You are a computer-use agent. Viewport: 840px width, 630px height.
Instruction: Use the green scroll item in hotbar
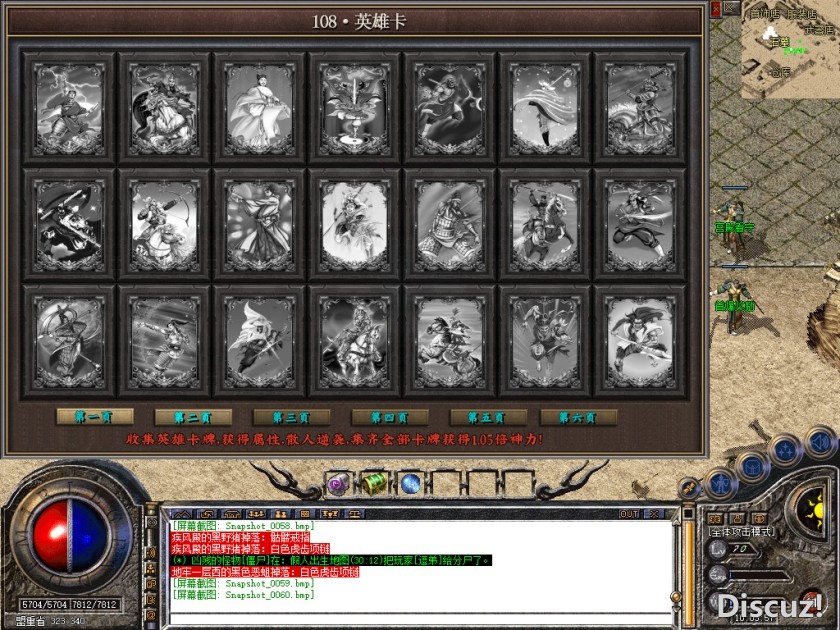click(374, 485)
